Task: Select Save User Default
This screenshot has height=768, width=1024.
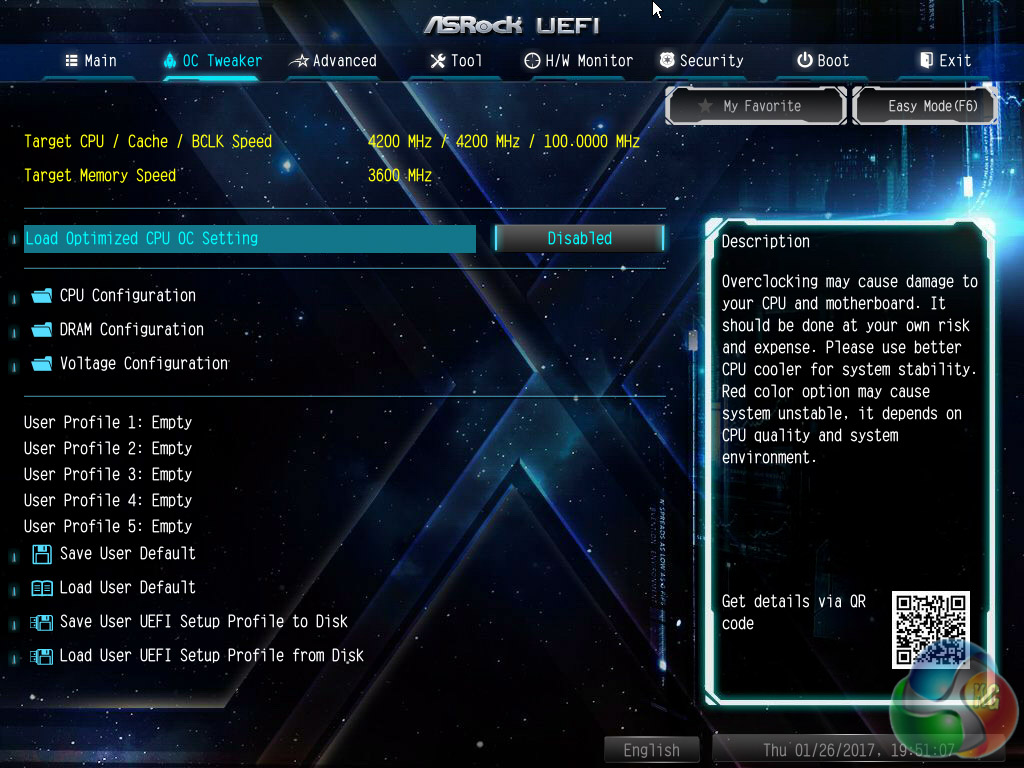Action: click(127, 554)
